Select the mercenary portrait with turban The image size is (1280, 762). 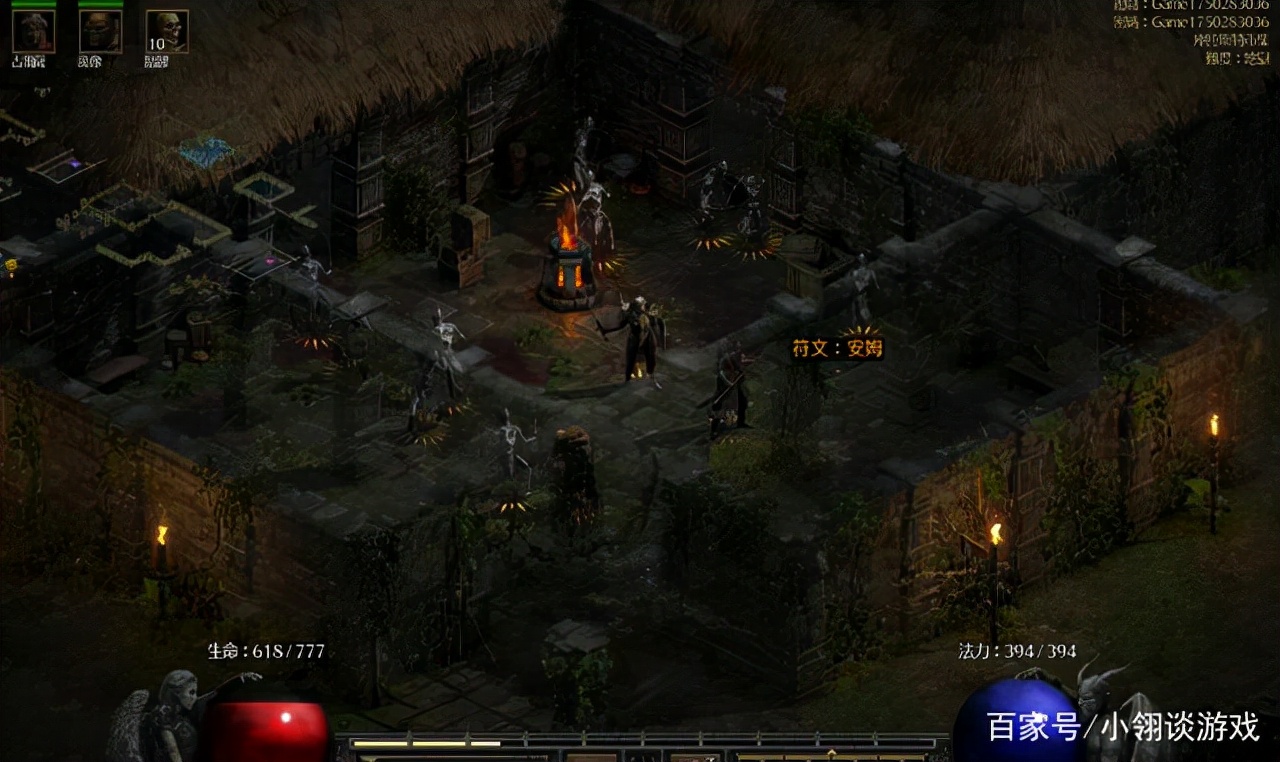point(33,31)
